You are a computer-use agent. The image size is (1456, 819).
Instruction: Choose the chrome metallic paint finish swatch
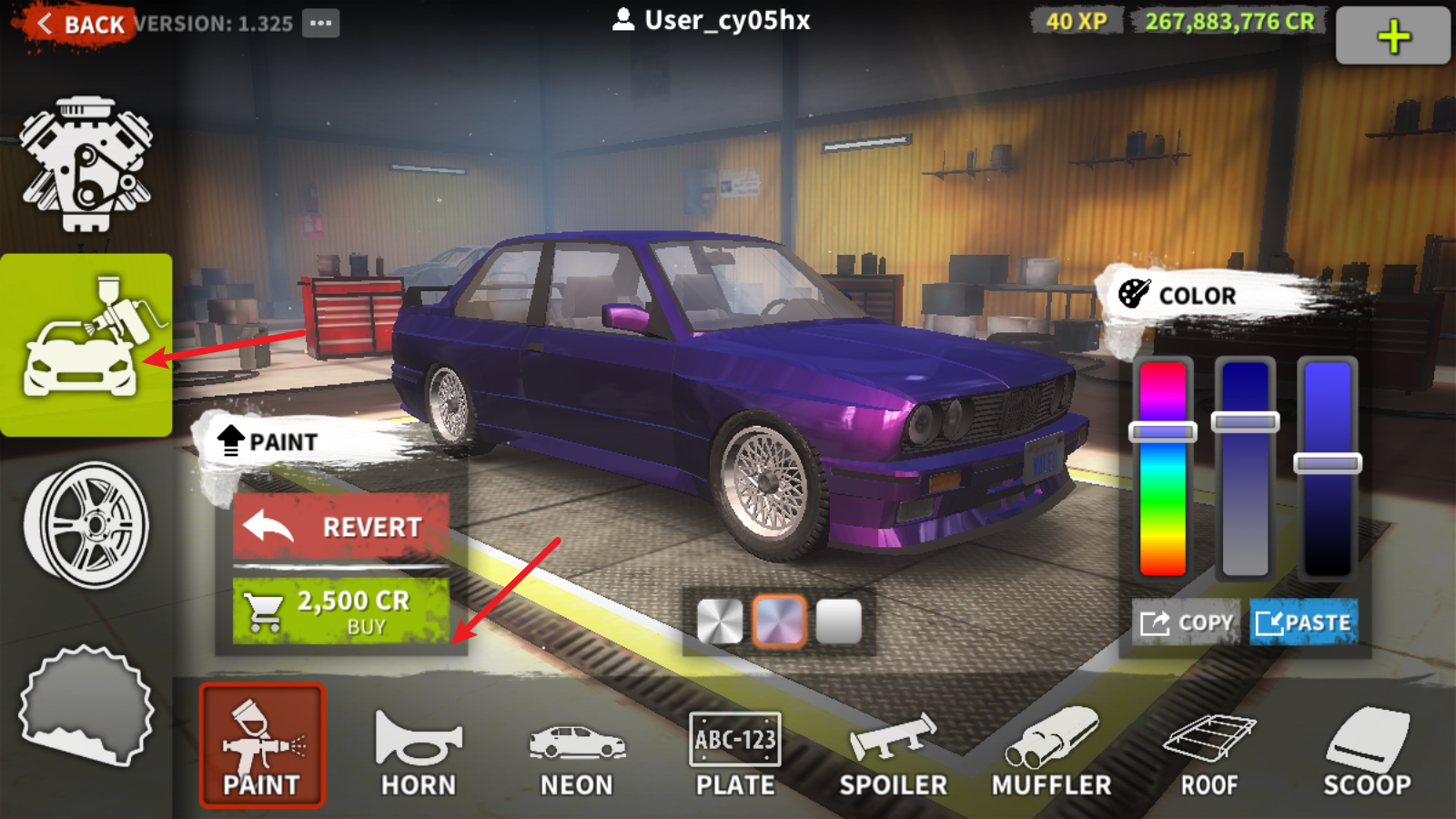point(720,622)
